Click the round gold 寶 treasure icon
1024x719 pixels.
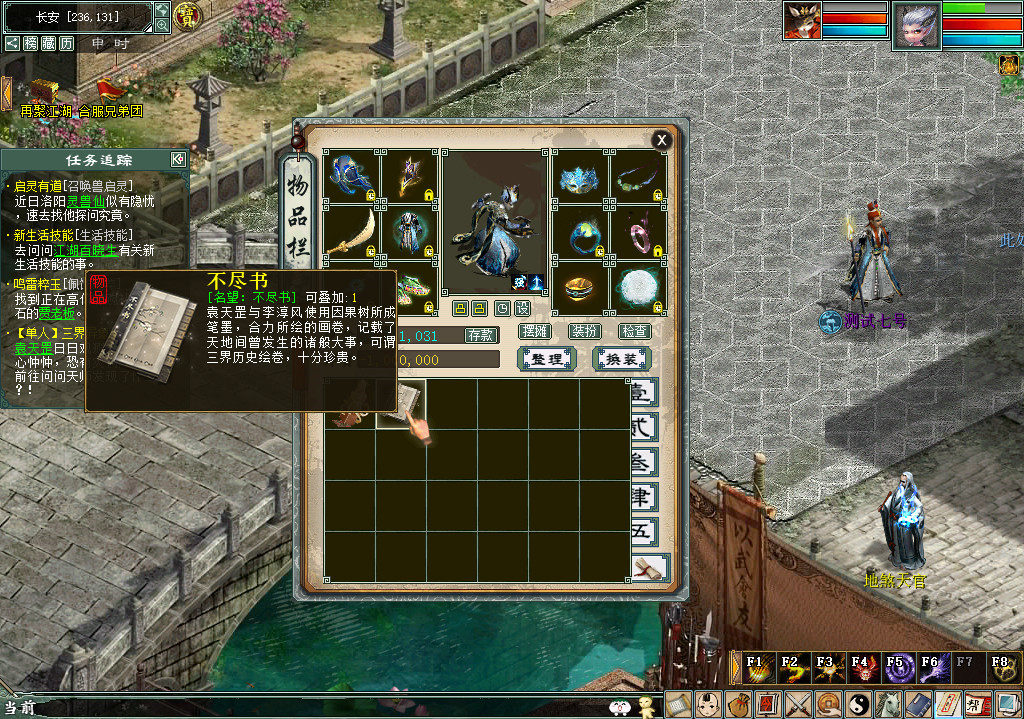click(187, 16)
